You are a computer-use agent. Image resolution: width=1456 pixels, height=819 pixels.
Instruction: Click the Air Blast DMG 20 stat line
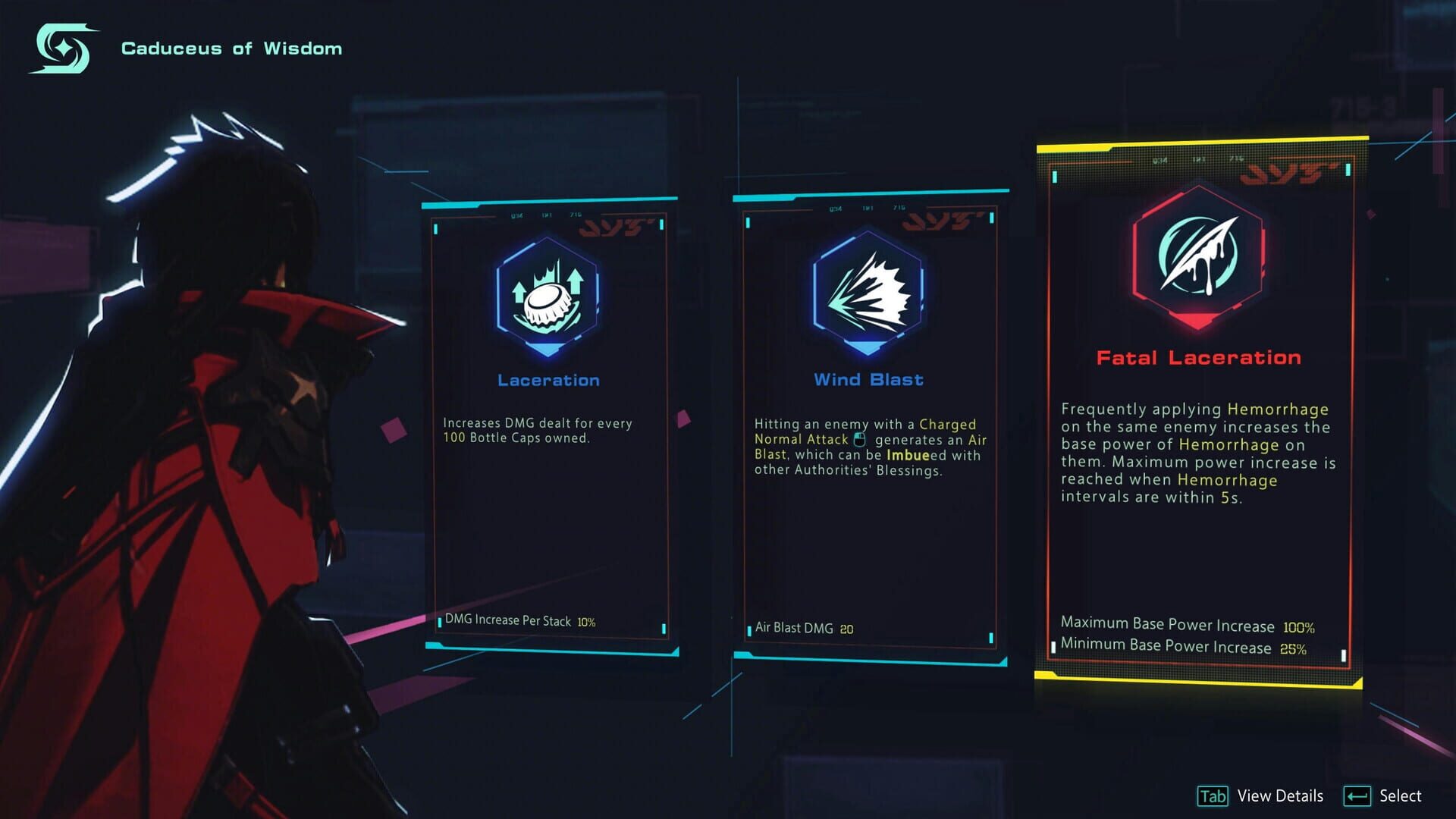[805, 628]
